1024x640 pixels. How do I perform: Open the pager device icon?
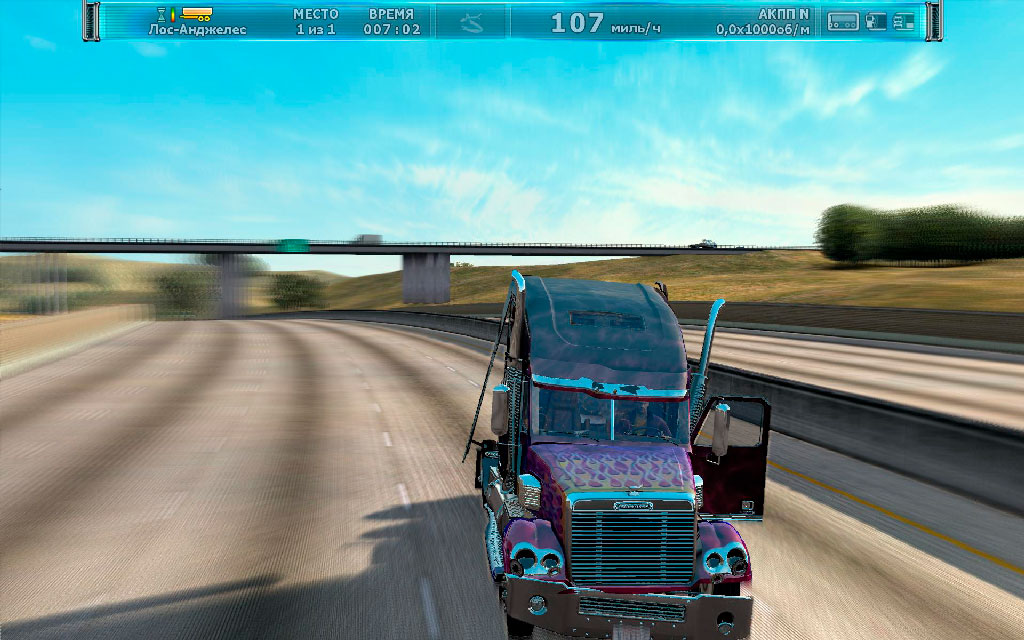[x=844, y=21]
